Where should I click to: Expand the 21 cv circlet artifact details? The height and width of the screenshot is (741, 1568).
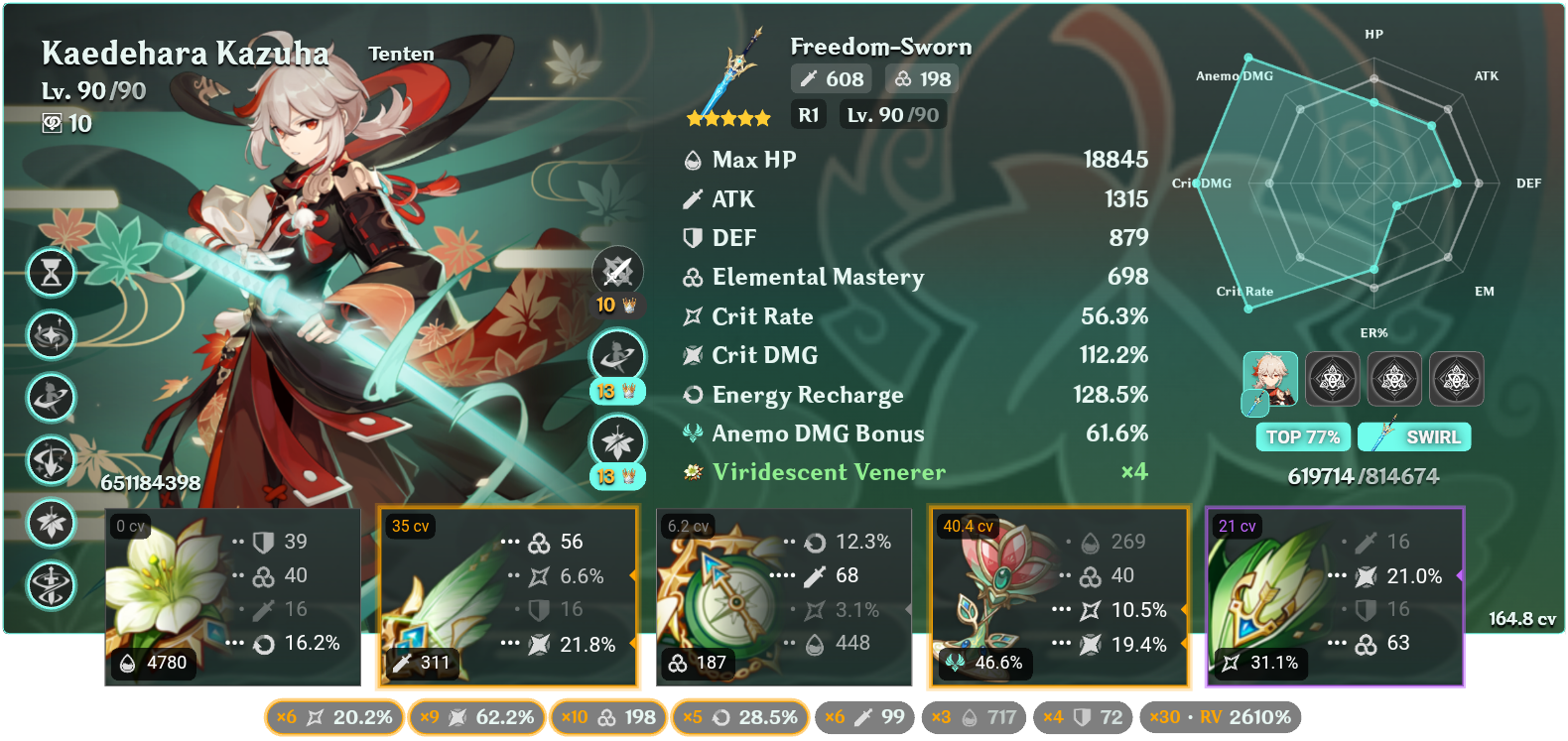click(1334, 595)
